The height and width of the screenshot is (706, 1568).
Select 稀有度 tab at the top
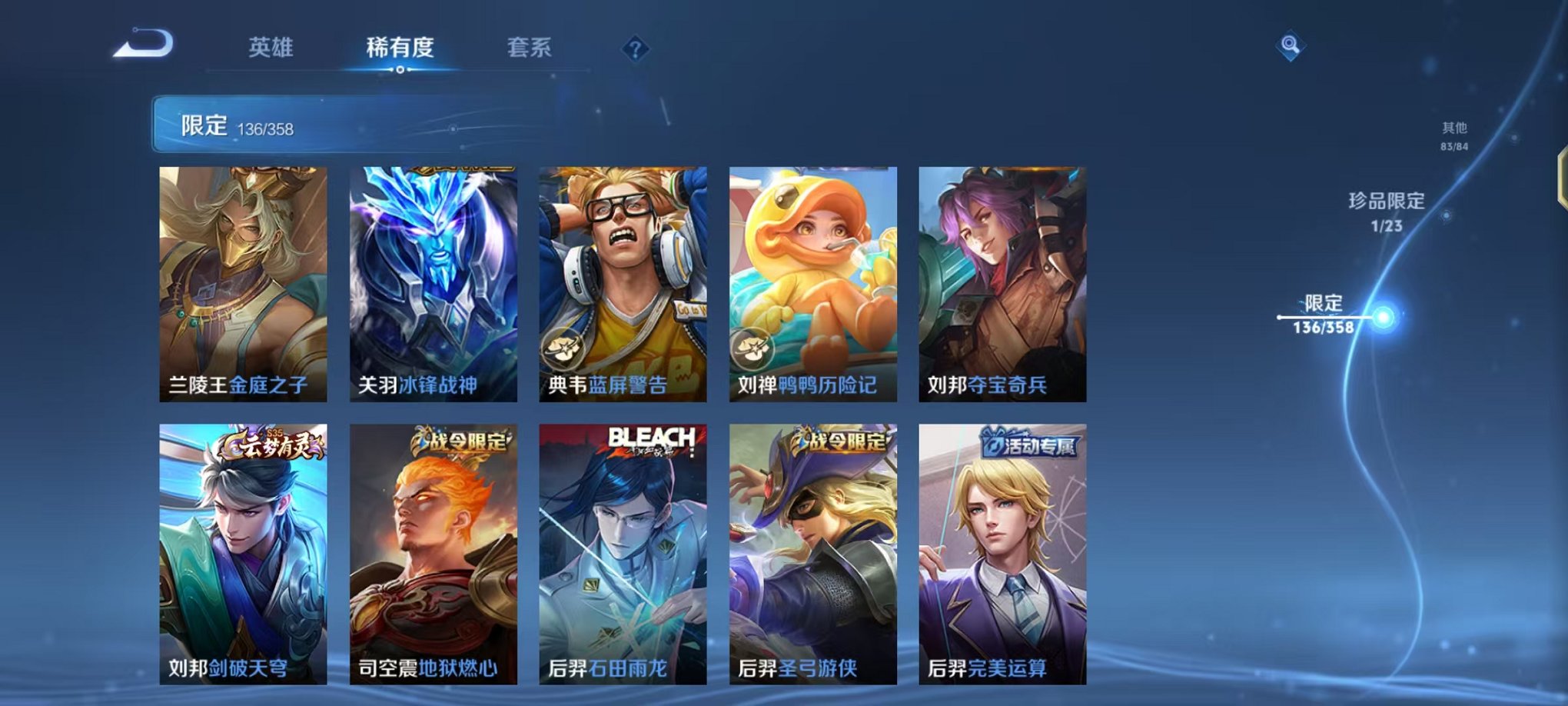(x=399, y=48)
